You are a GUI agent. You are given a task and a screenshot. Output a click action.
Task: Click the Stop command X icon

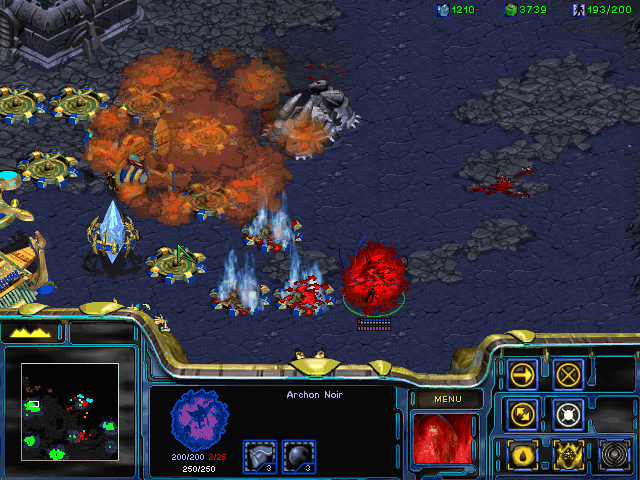point(568,374)
